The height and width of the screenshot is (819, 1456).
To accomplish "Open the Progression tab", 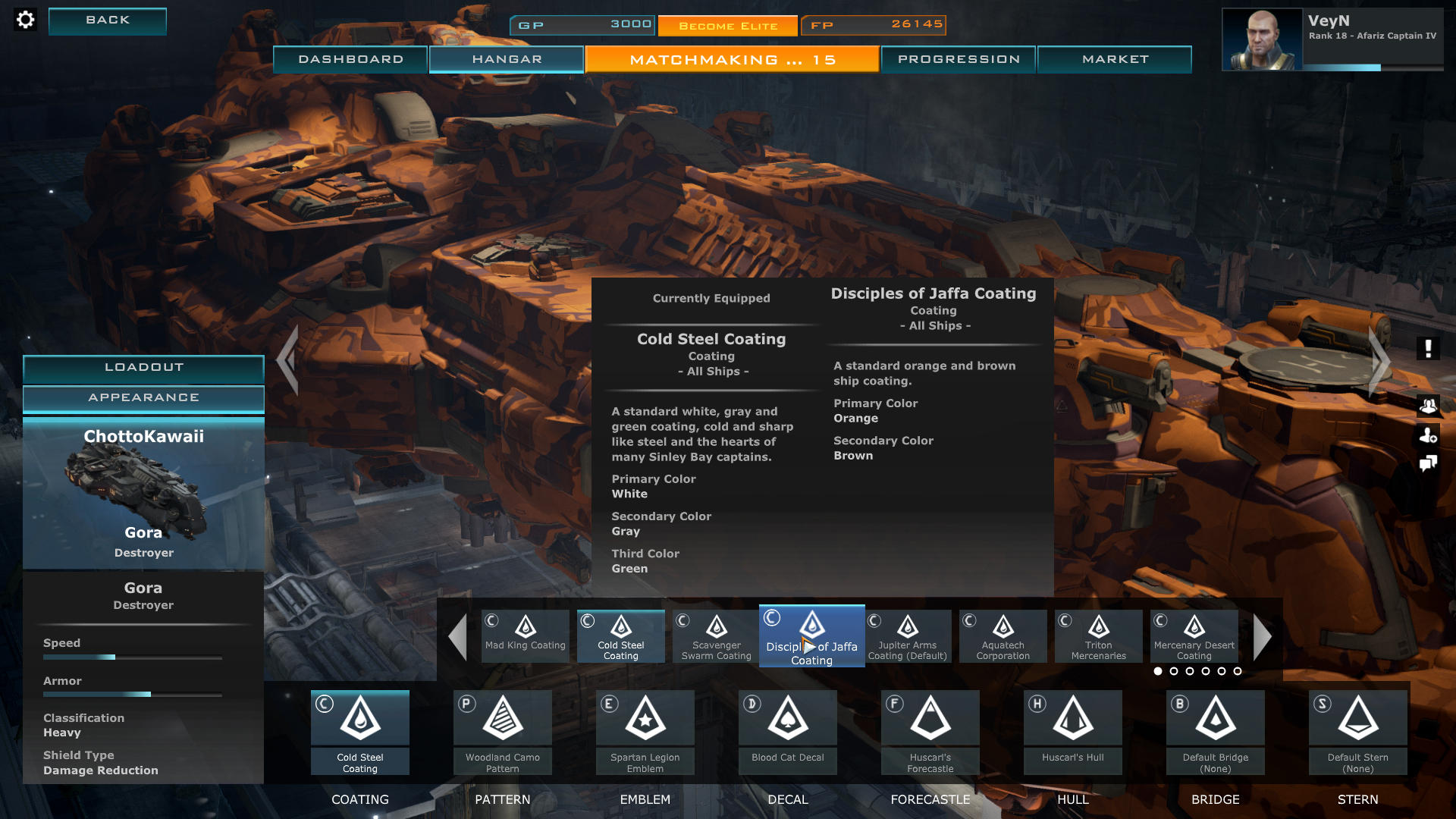I will pyautogui.click(x=959, y=59).
